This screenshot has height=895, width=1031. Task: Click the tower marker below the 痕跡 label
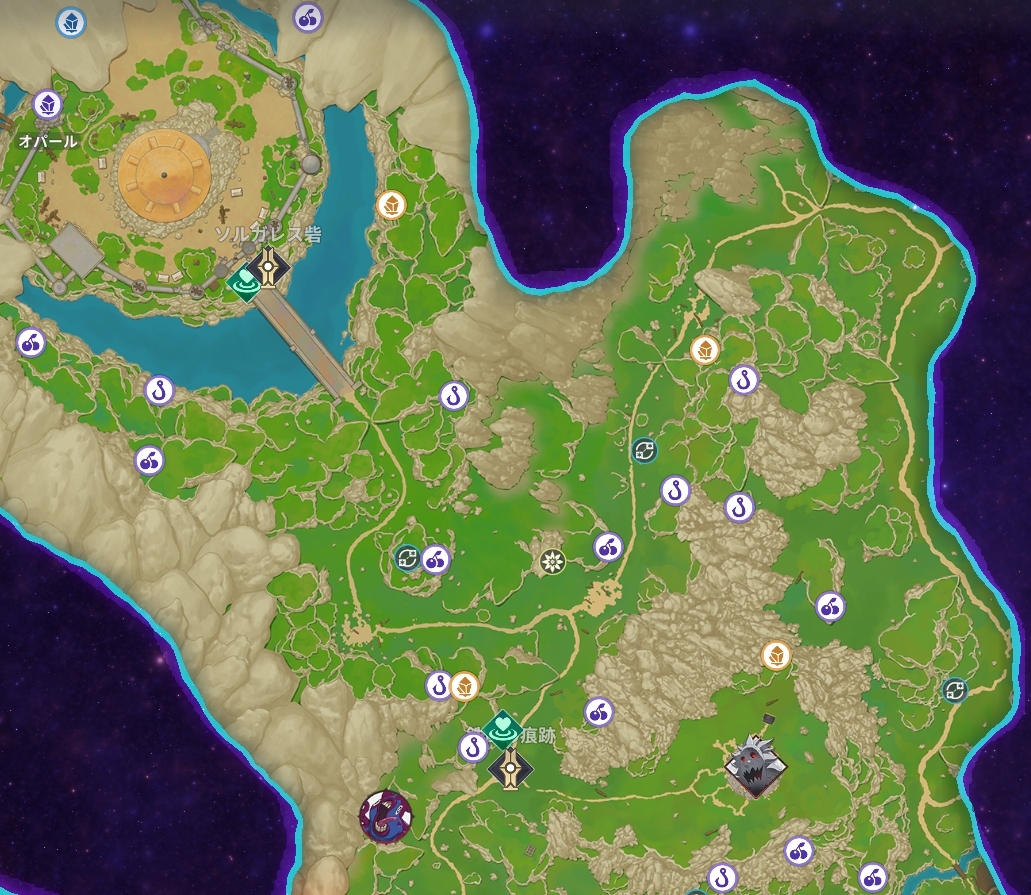(511, 768)
